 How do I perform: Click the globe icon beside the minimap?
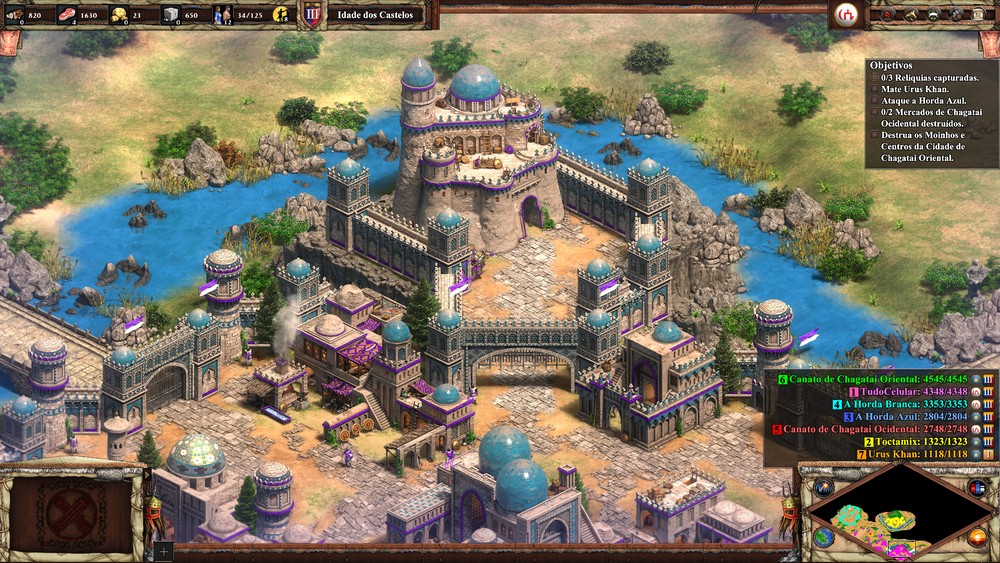coord(824,537)
